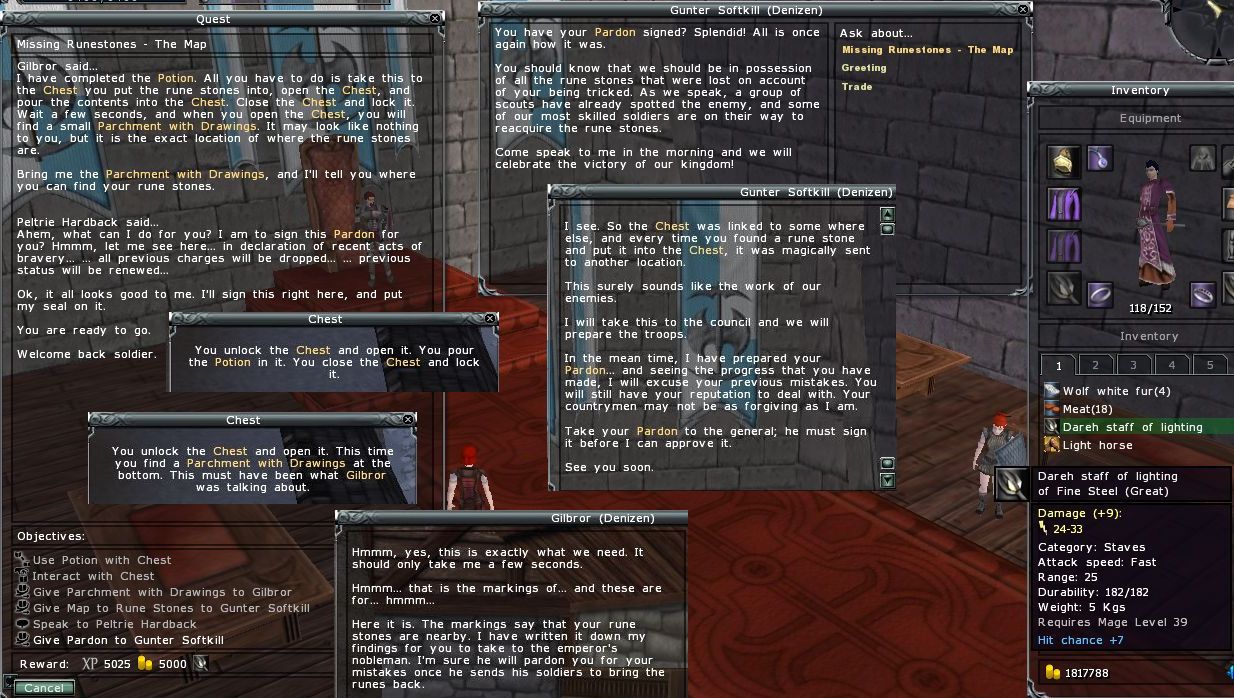Ask Gunter about Missing Runestones topic
Image resolution: width=1234 pixels, height=698 pixels.
click(927, 50)
